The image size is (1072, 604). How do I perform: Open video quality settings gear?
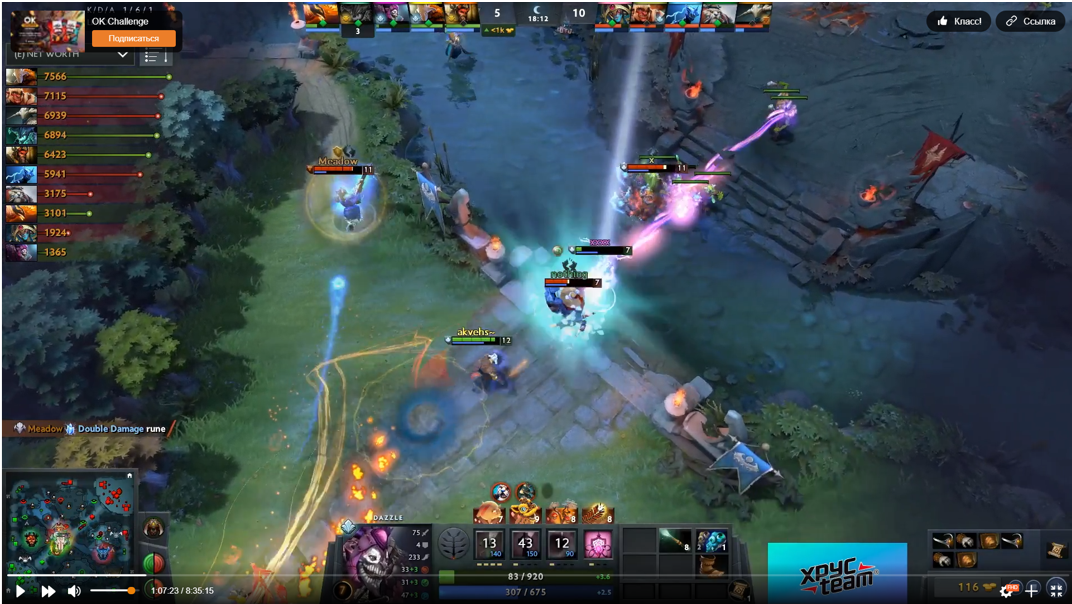point(1007,590)
